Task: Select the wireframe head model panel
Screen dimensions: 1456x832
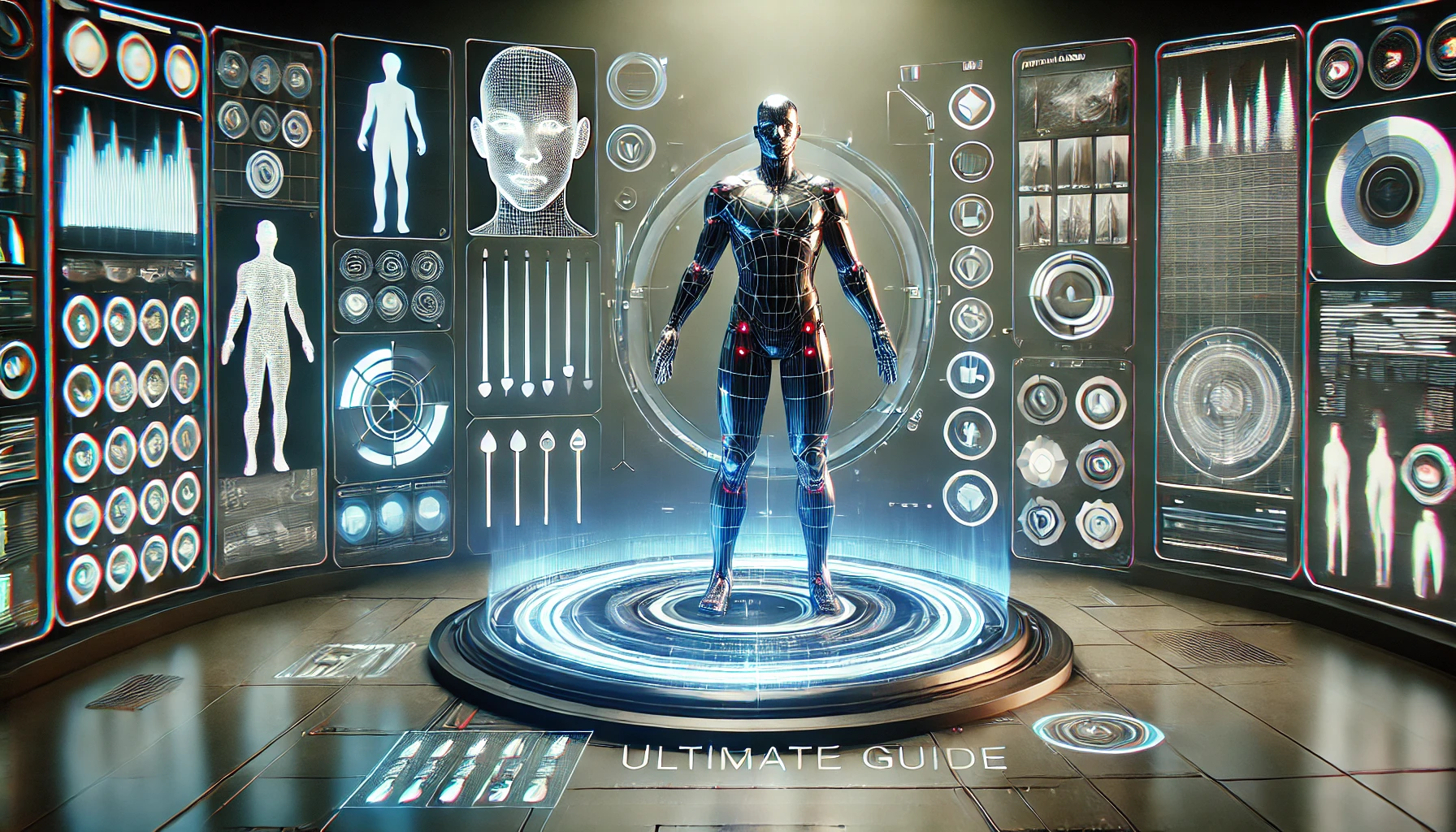Action: coord(529,140)
